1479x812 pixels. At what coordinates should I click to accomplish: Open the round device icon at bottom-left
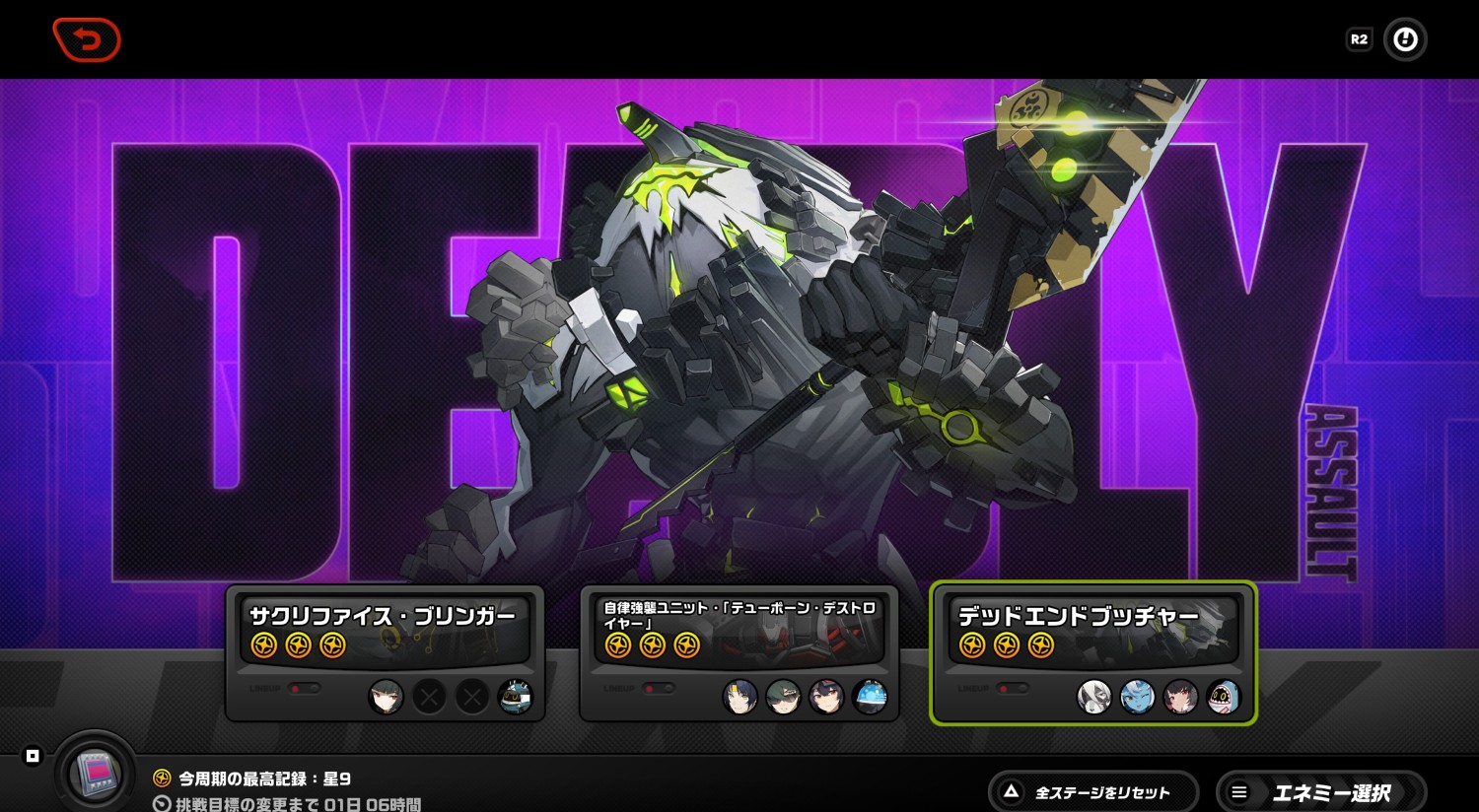point(96,771)
